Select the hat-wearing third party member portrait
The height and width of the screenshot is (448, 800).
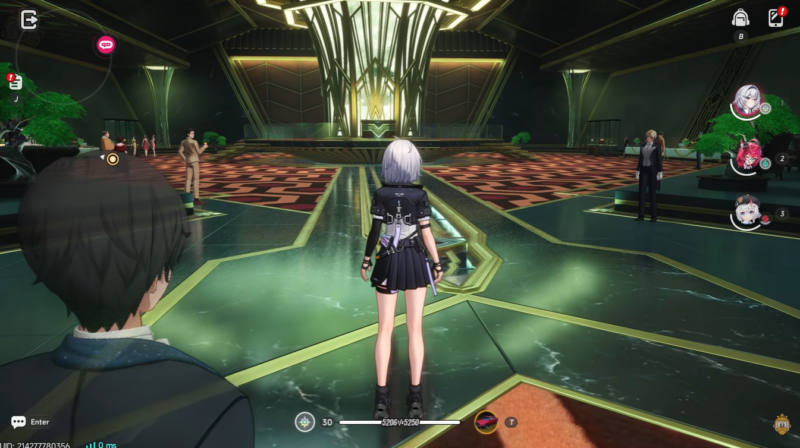click(746, 211)
